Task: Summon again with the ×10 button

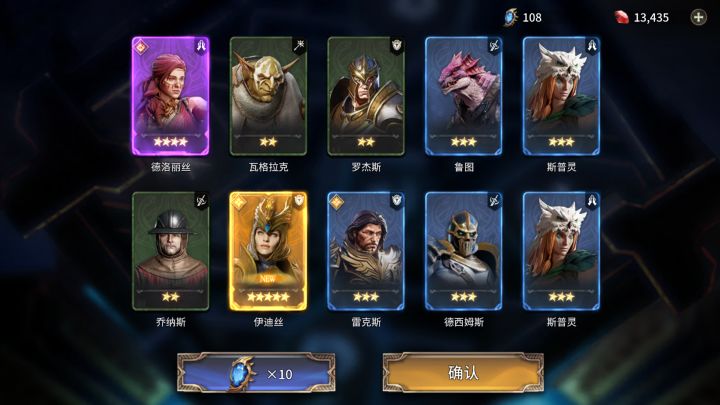Action: click(x=256, y=373)
